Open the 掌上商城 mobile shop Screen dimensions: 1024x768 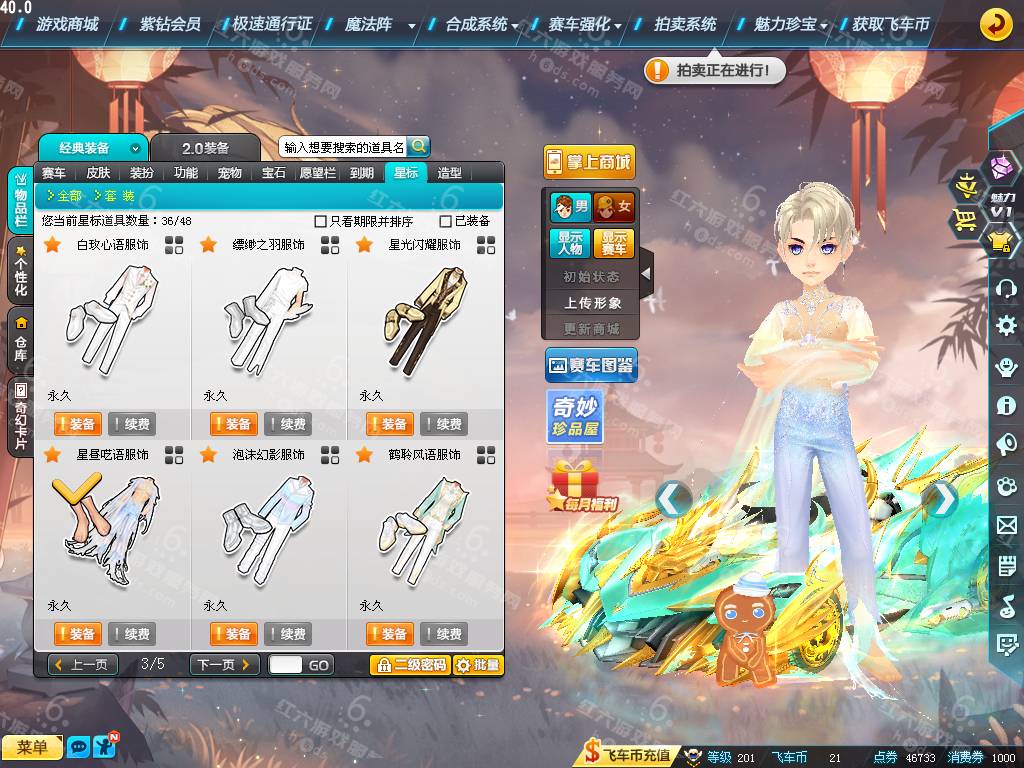589,162
